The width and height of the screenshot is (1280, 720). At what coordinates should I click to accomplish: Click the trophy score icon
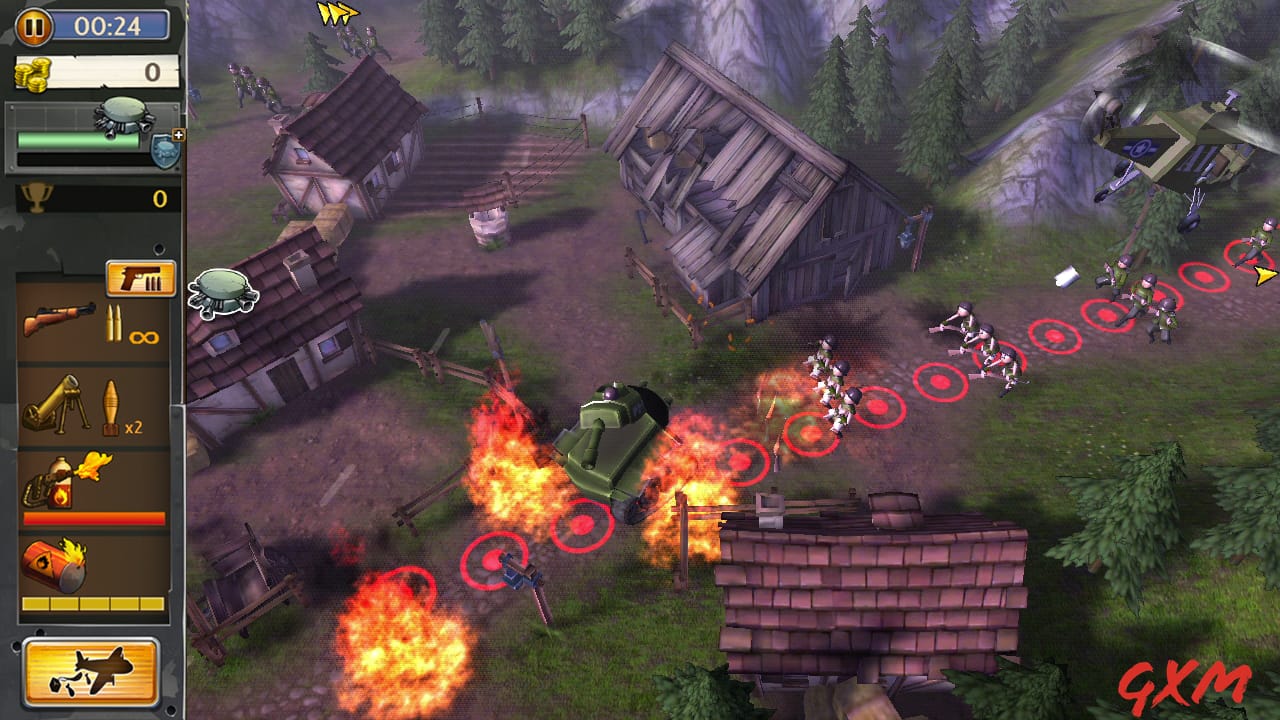pos(37,198)
